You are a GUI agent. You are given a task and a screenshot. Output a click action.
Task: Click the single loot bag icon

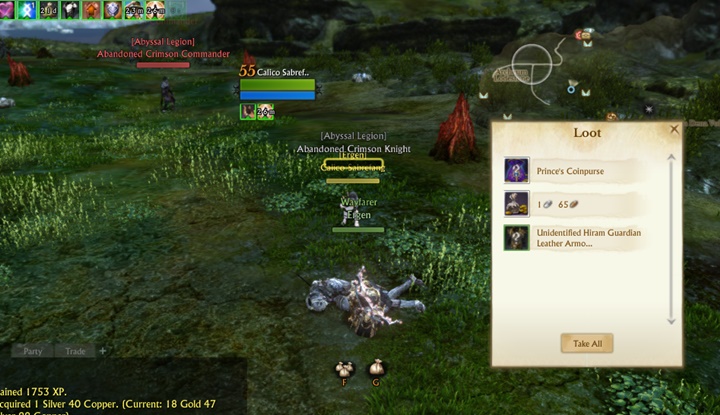(377, 368)
